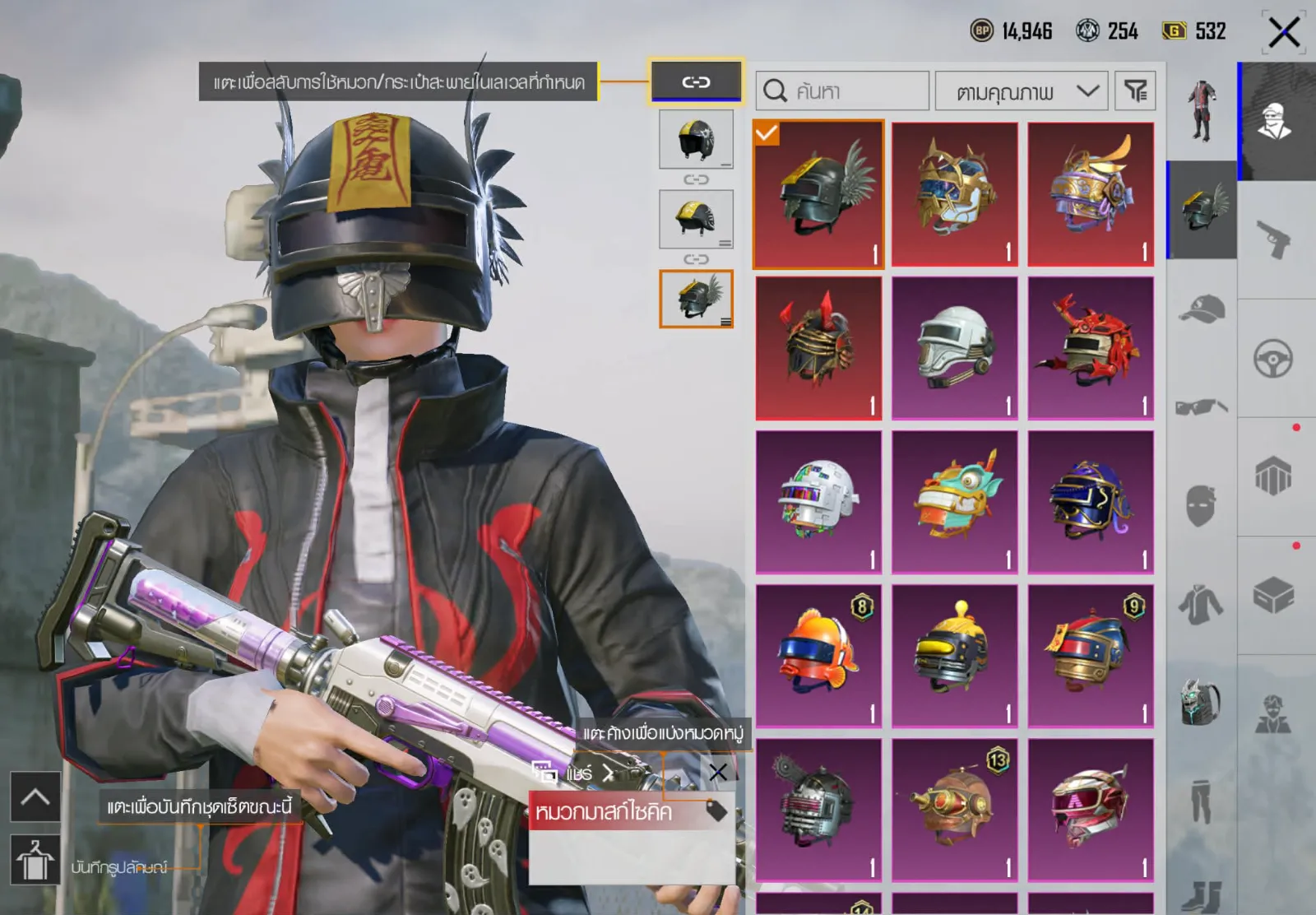Click the helmet search field
The width and height of the screenshot is (1316, 915).
click(x=842, y=91)
